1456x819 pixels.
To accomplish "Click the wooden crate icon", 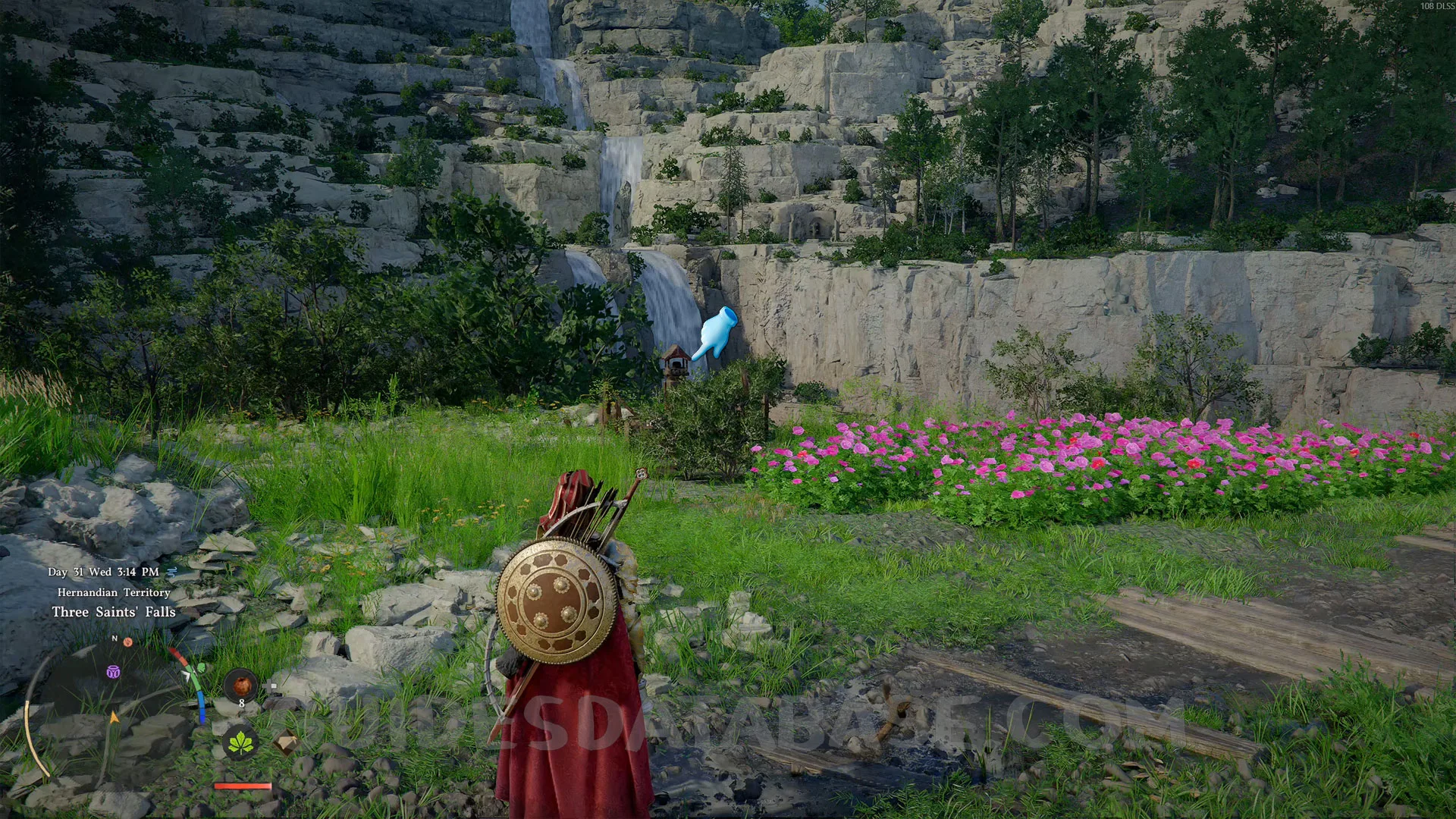I will pos(285,742).
